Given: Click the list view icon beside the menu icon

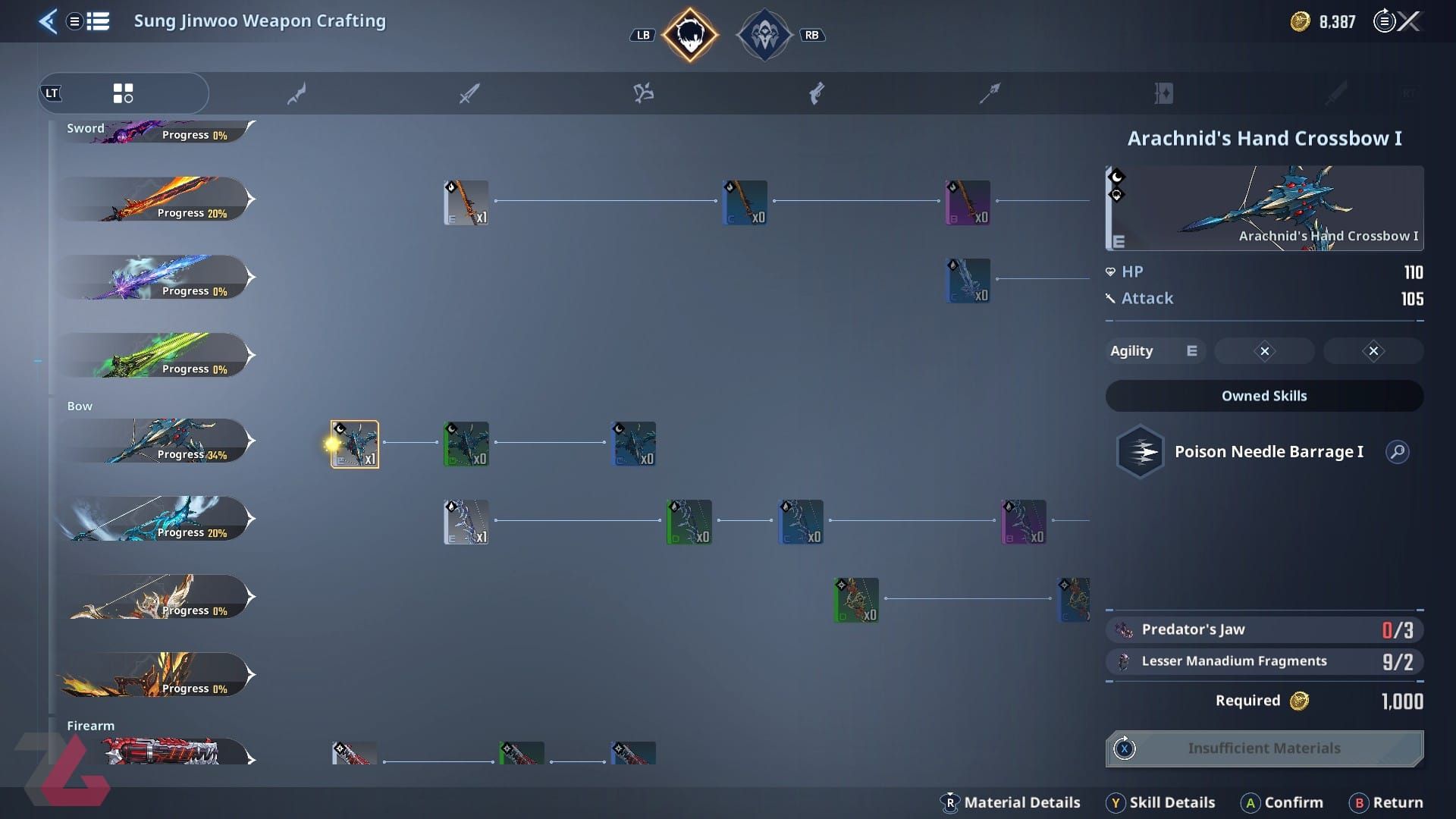Looking at the screenshot, I should pos(99,22).
